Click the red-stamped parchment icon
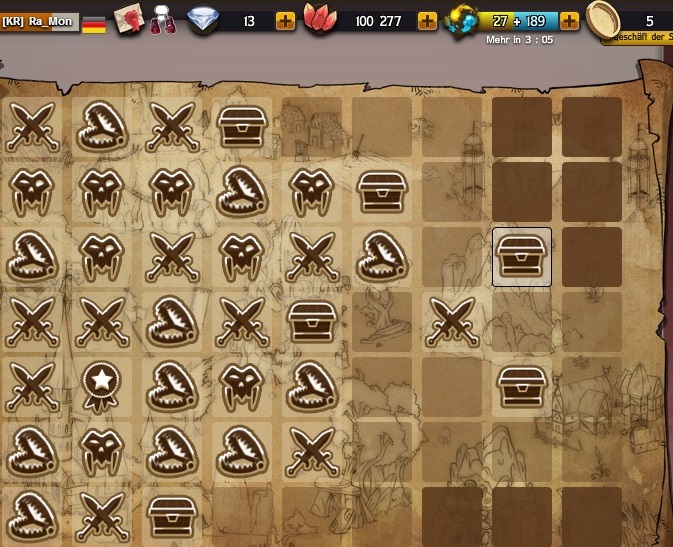 [x=128, y=19]
